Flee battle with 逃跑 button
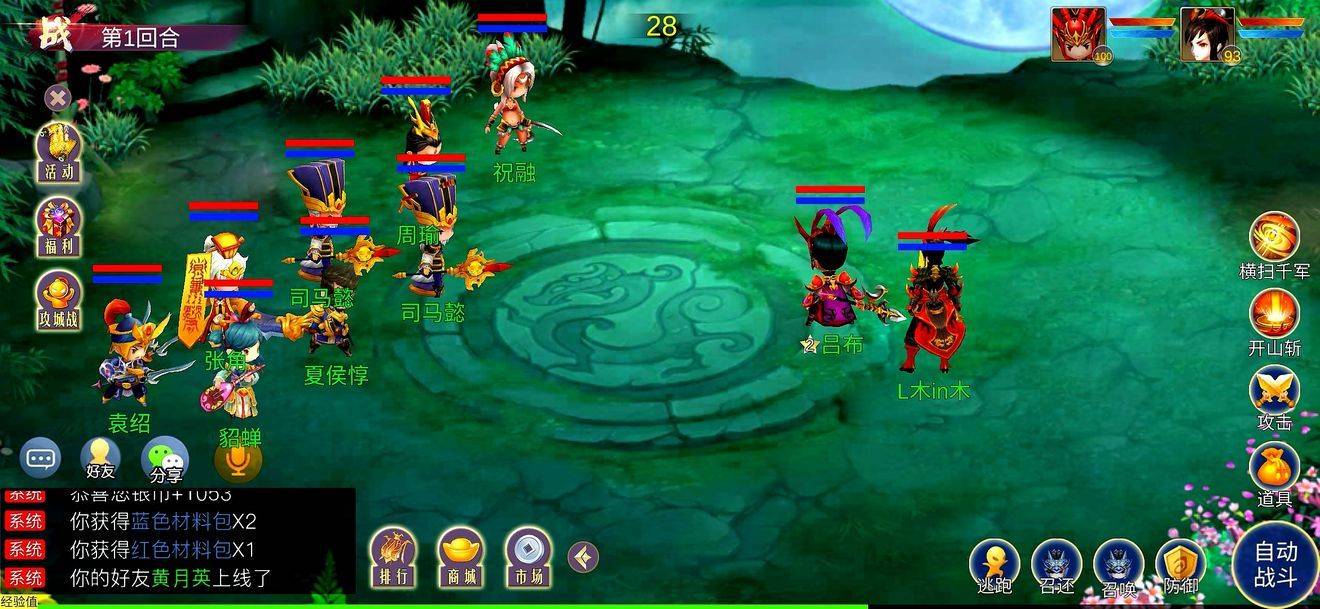 pyautogui.click(x=995, y=565)
